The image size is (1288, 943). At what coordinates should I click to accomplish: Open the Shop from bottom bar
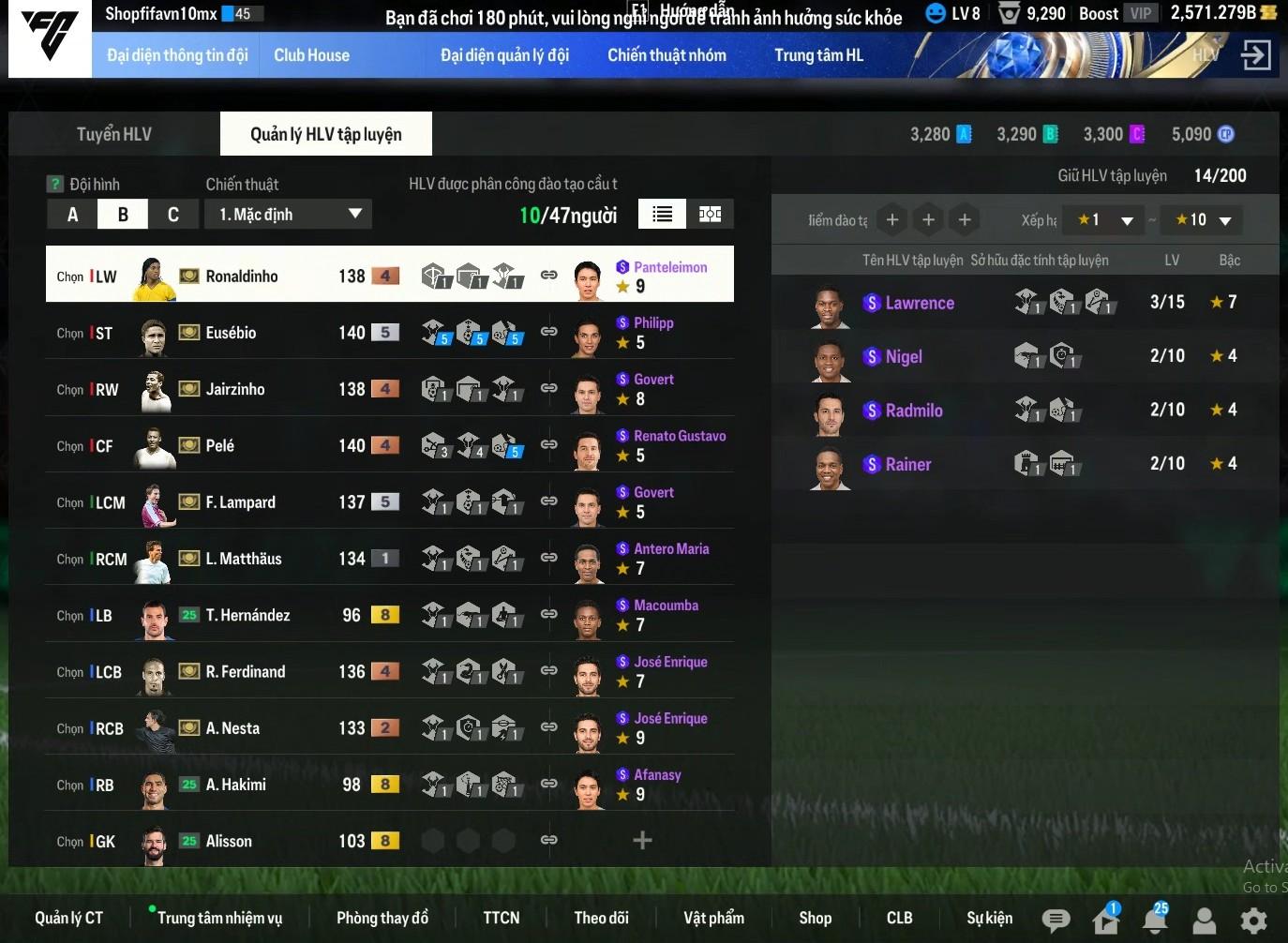coord(815,918)
